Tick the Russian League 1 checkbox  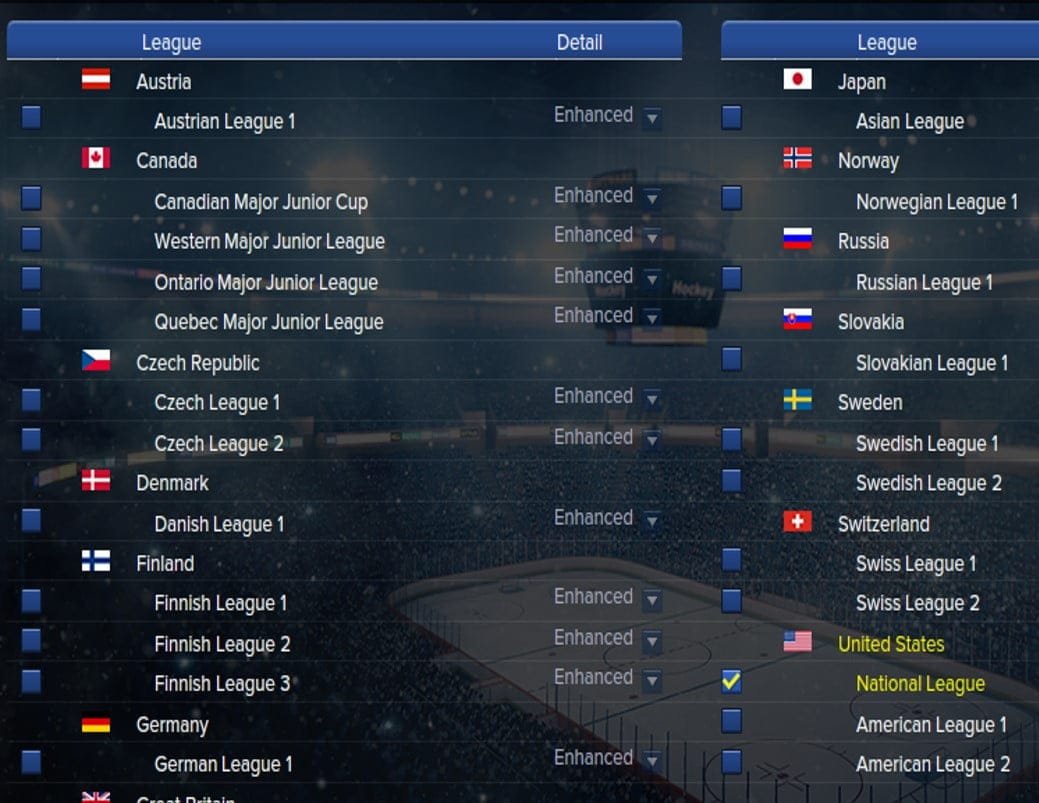point(731,279)
